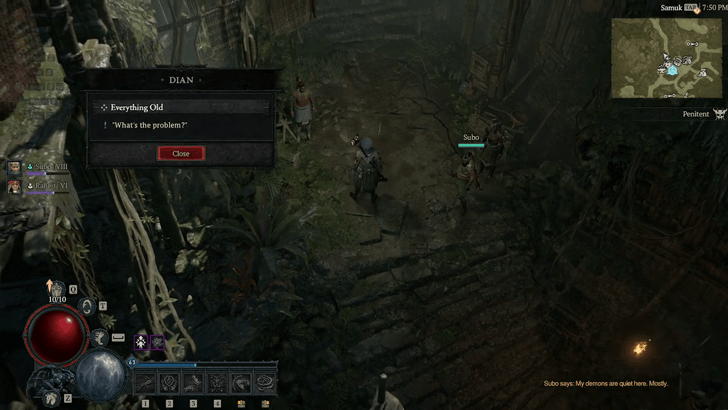Click the healing potion icon

tap(58, 290)
